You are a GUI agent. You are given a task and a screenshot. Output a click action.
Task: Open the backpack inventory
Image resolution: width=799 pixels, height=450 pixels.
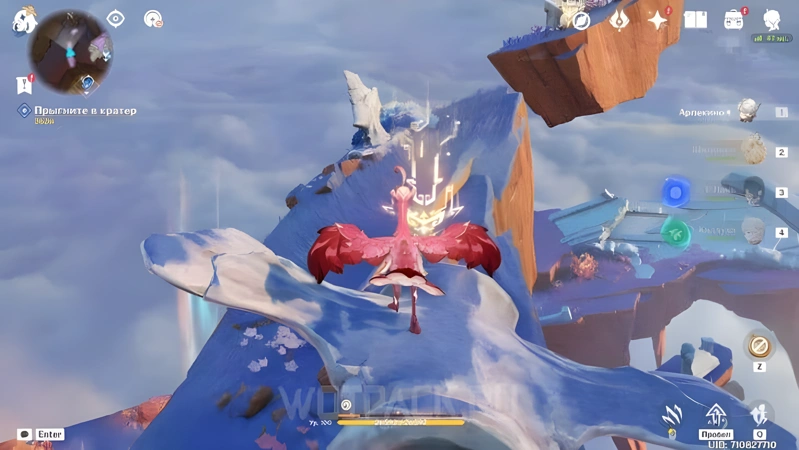(734, 20)
